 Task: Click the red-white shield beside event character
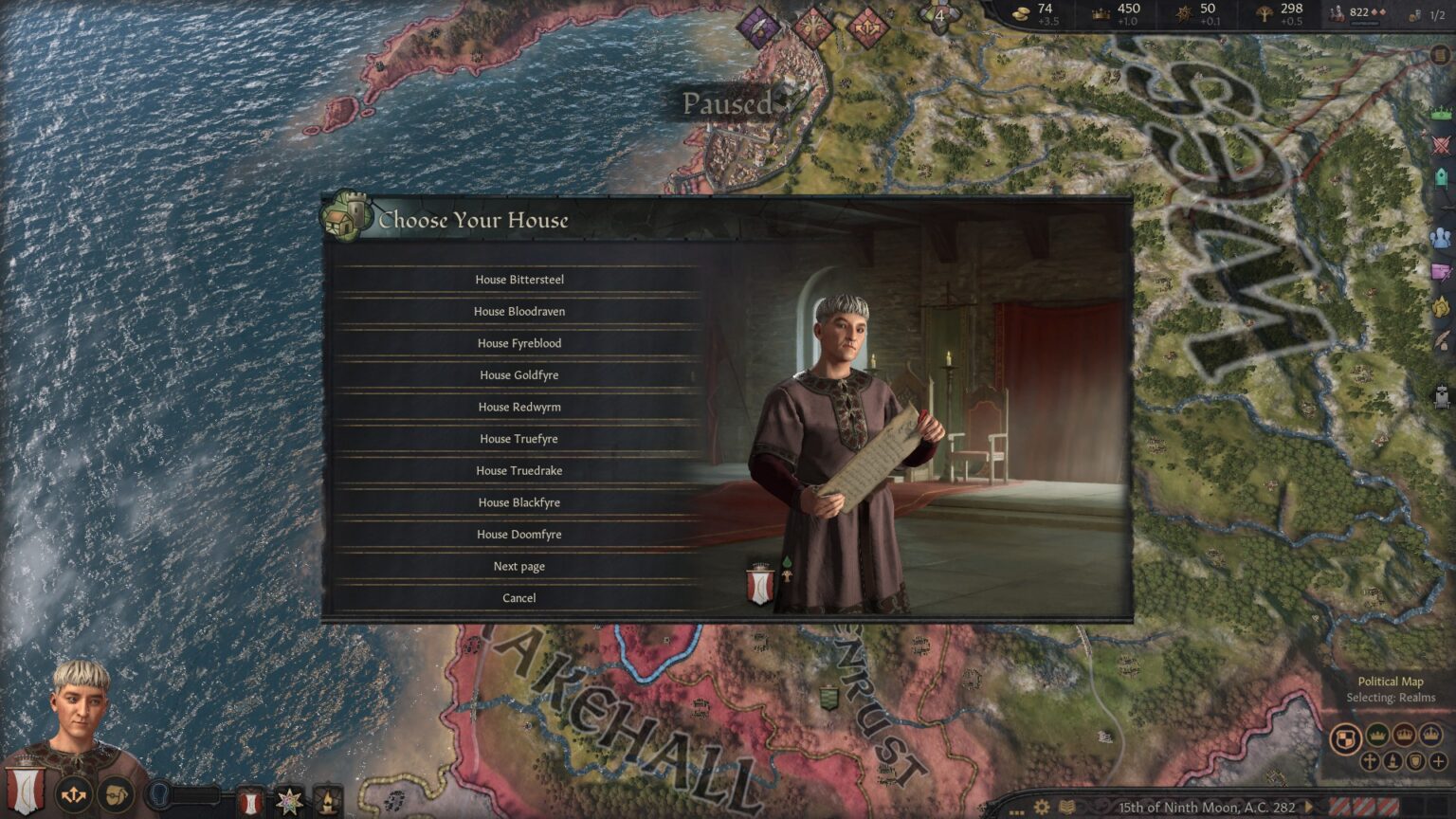click(760, 584)
